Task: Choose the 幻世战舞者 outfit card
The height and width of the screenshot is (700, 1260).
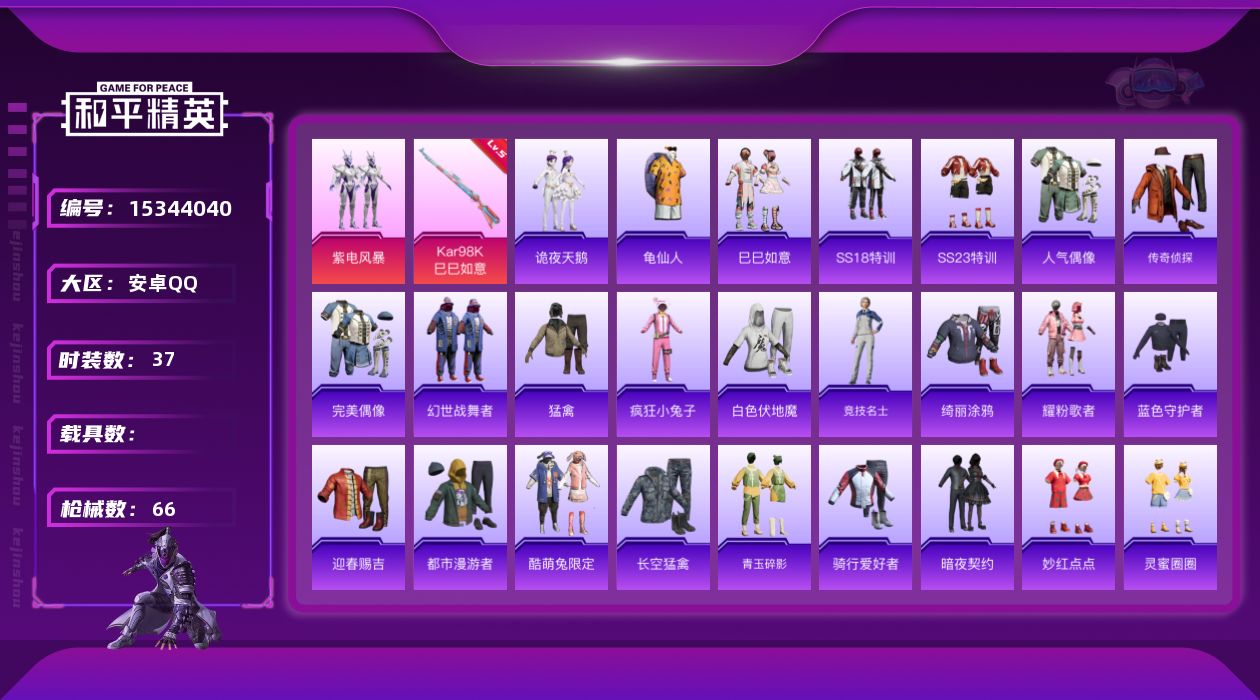Action: pos(460,364)
